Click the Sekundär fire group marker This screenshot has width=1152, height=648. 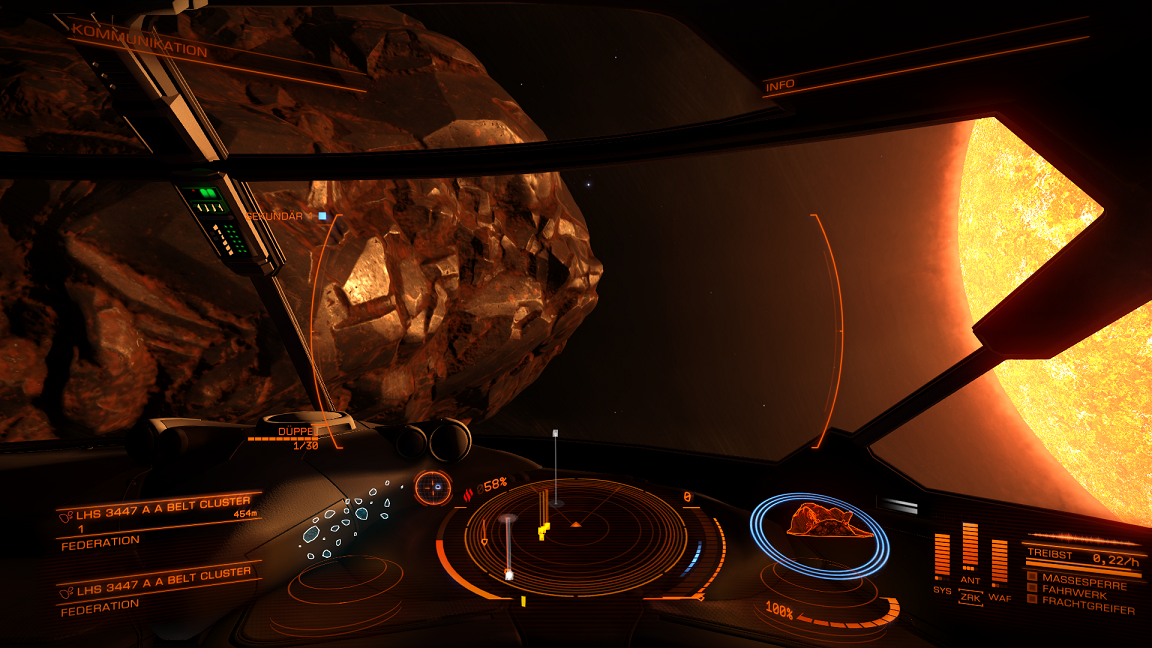pos(322,215)
